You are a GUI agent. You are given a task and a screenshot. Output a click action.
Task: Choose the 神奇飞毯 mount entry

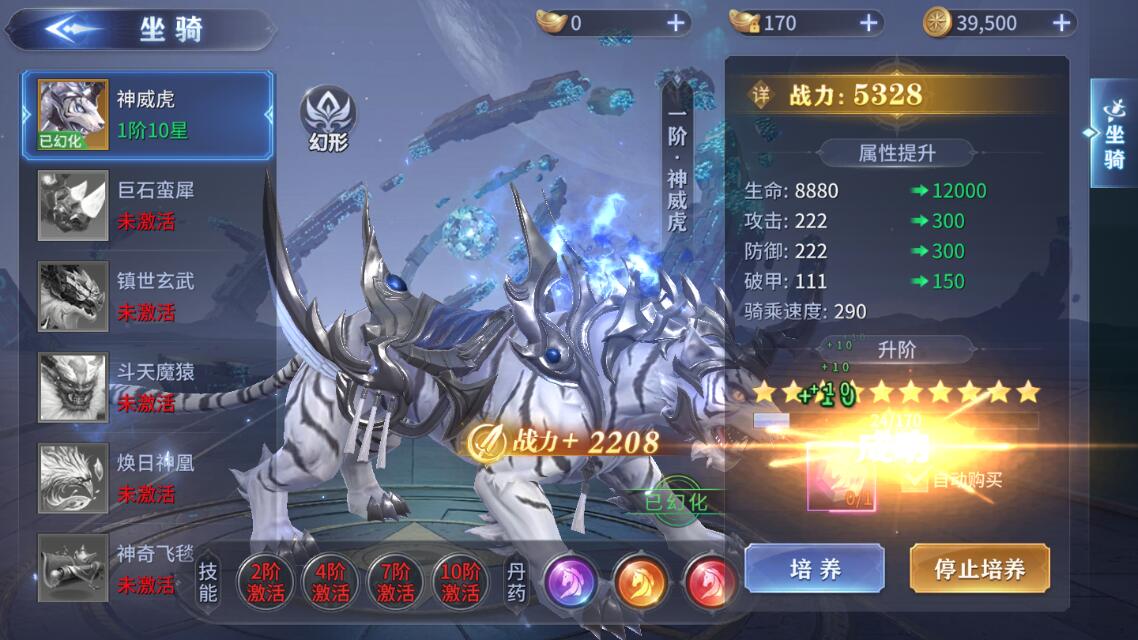coord(146,568)
